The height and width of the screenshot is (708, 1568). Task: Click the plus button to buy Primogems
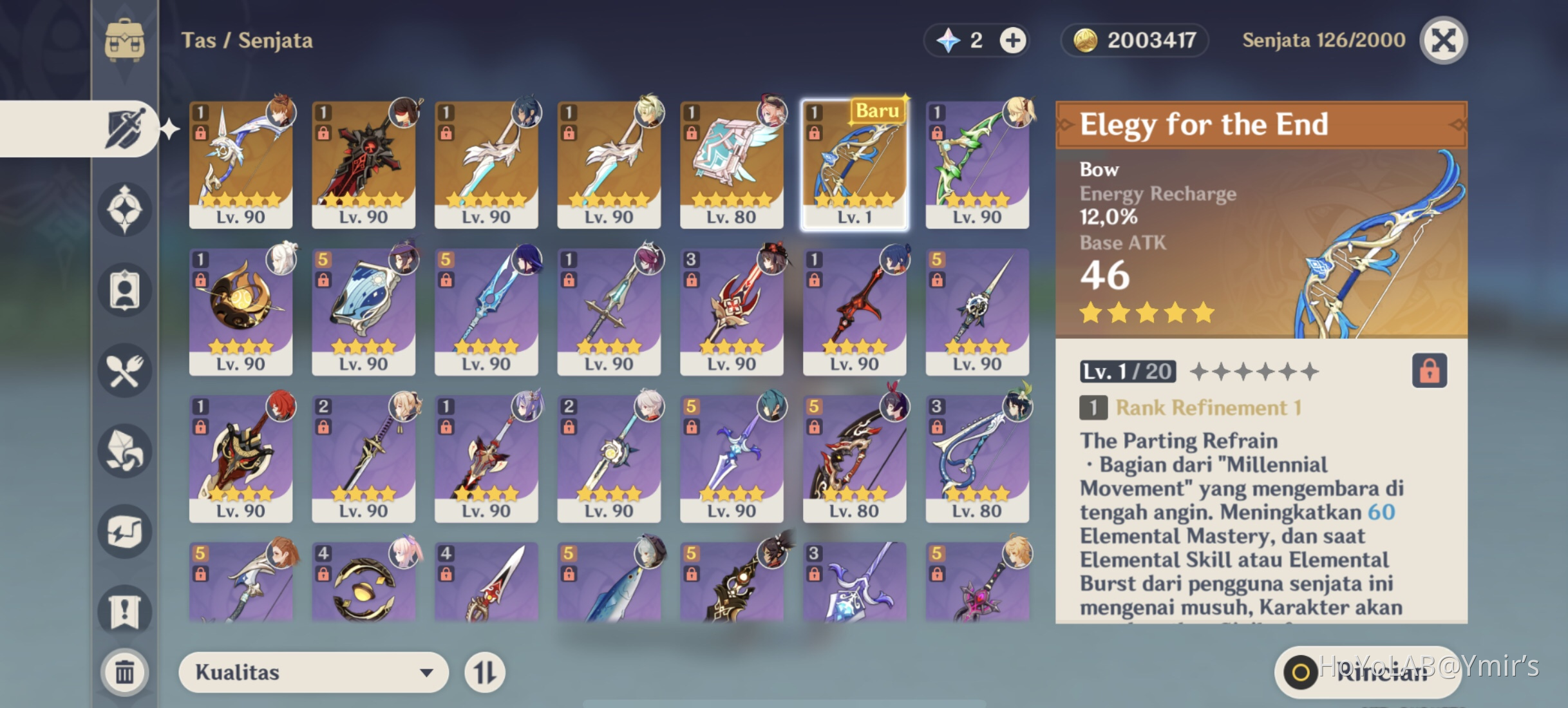tap(1011, 39)
